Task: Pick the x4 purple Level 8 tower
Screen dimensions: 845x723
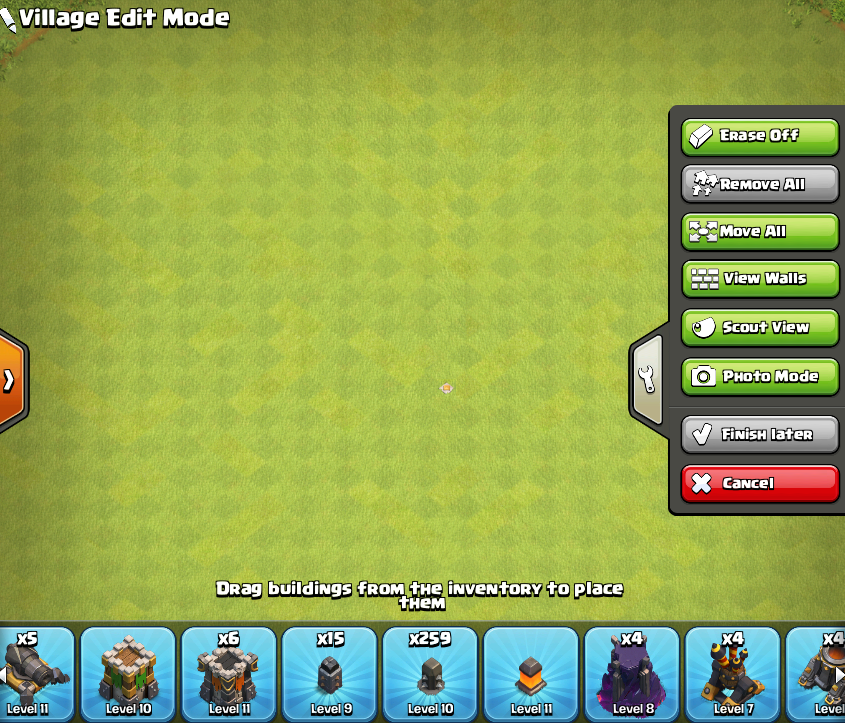Action: (632, 672)
